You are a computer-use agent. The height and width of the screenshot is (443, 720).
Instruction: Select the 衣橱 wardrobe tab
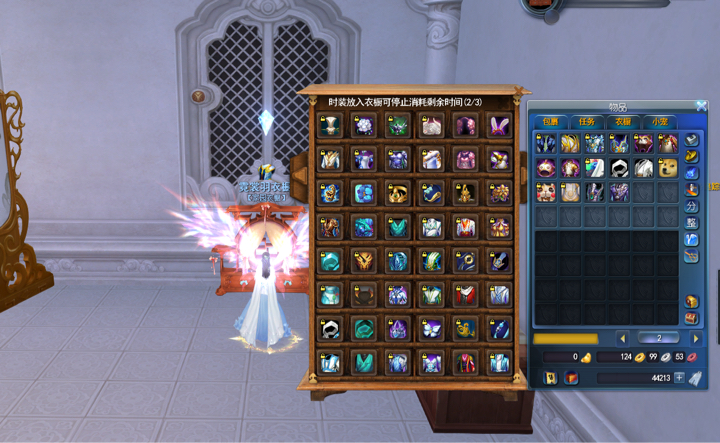pos(624,121)
